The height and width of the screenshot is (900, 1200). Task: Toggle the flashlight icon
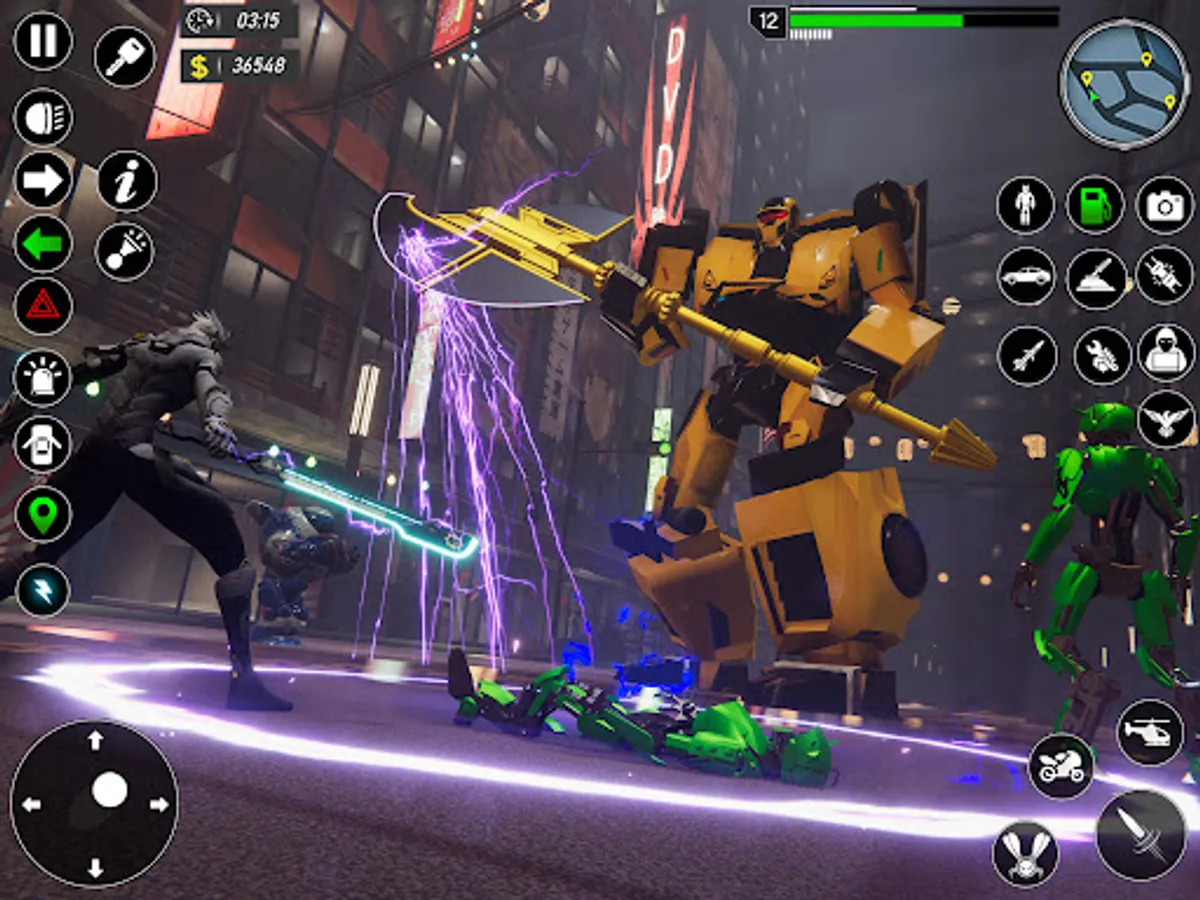pyautogui.click(x=125, y=251)
